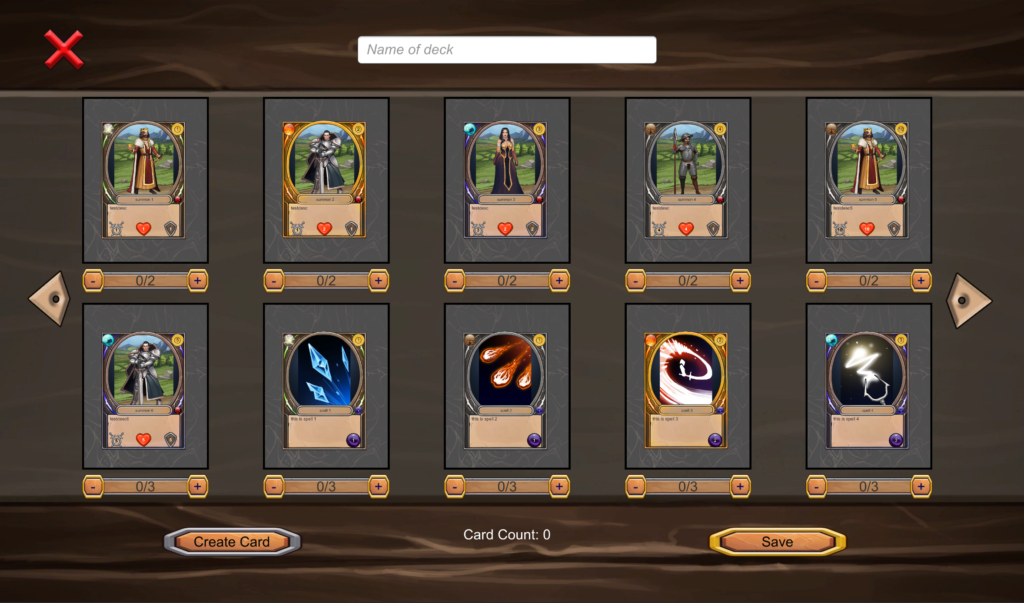Add a copy of the spell 4 card

[x=921, y=487]
